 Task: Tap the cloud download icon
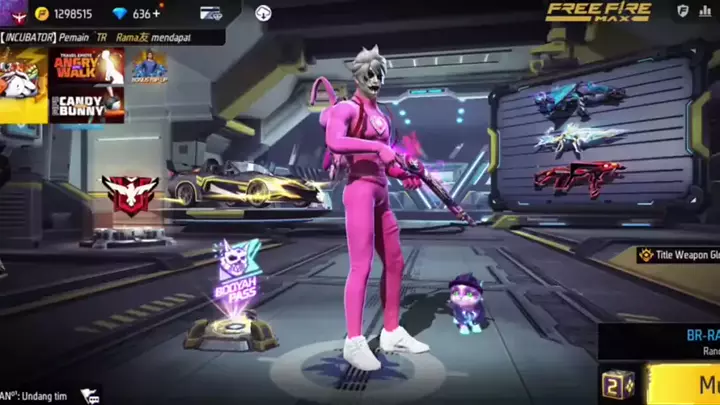pyautogui.click(x=264, y=13)
